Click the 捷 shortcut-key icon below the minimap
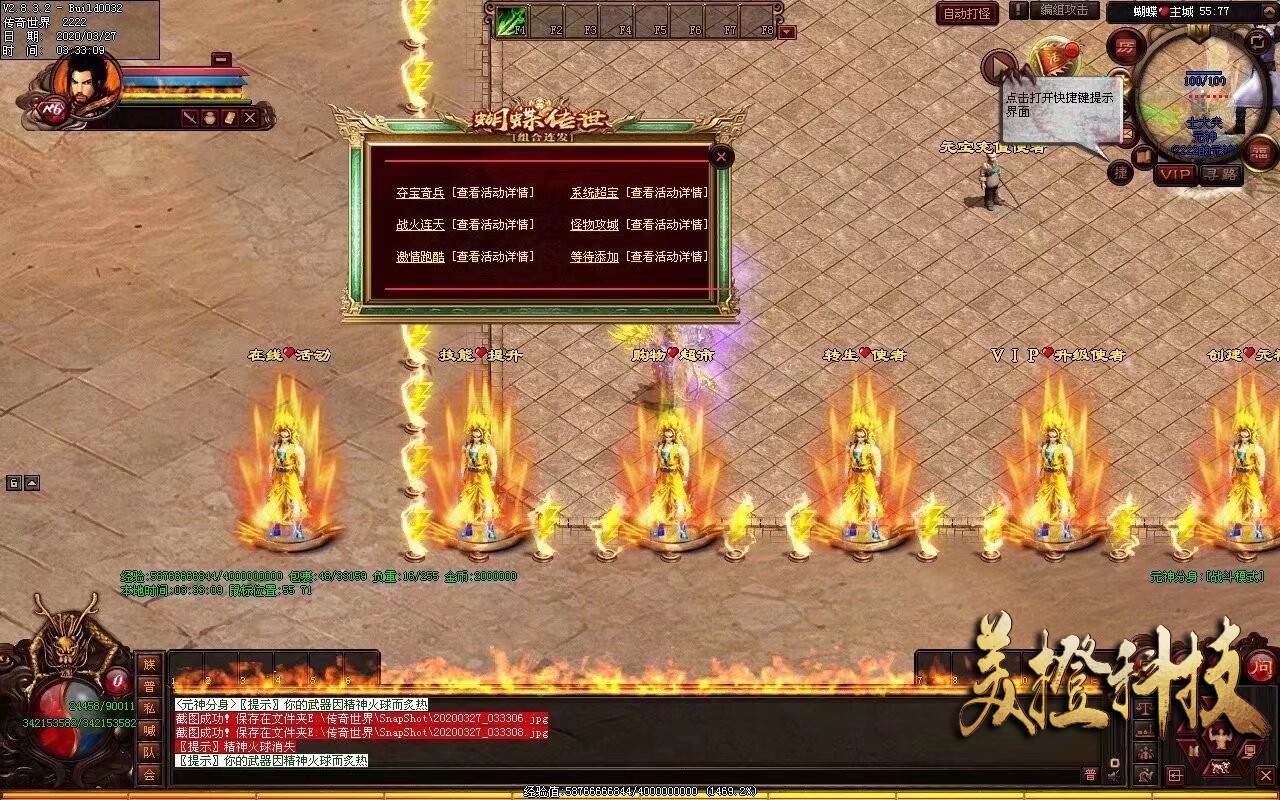This screenshot has height=800, width=1280. click(1122, 170)
